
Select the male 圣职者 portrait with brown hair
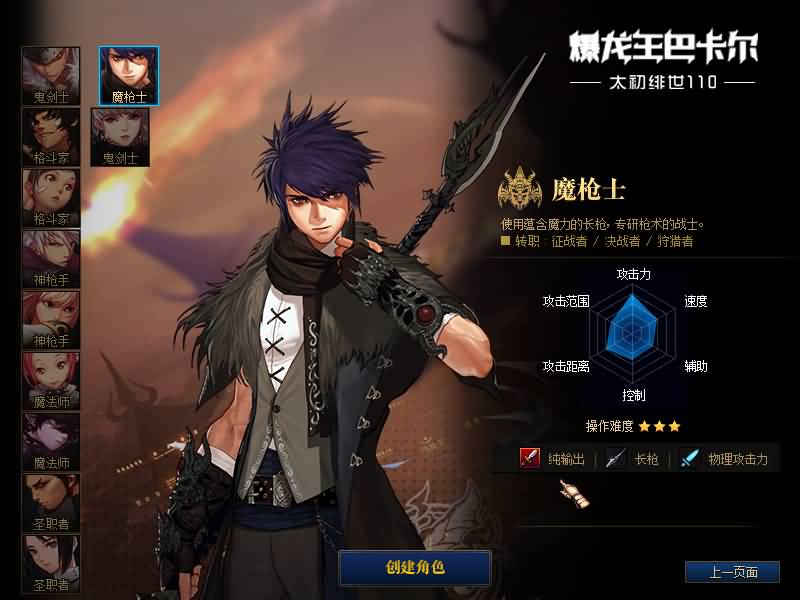[51, 502]
